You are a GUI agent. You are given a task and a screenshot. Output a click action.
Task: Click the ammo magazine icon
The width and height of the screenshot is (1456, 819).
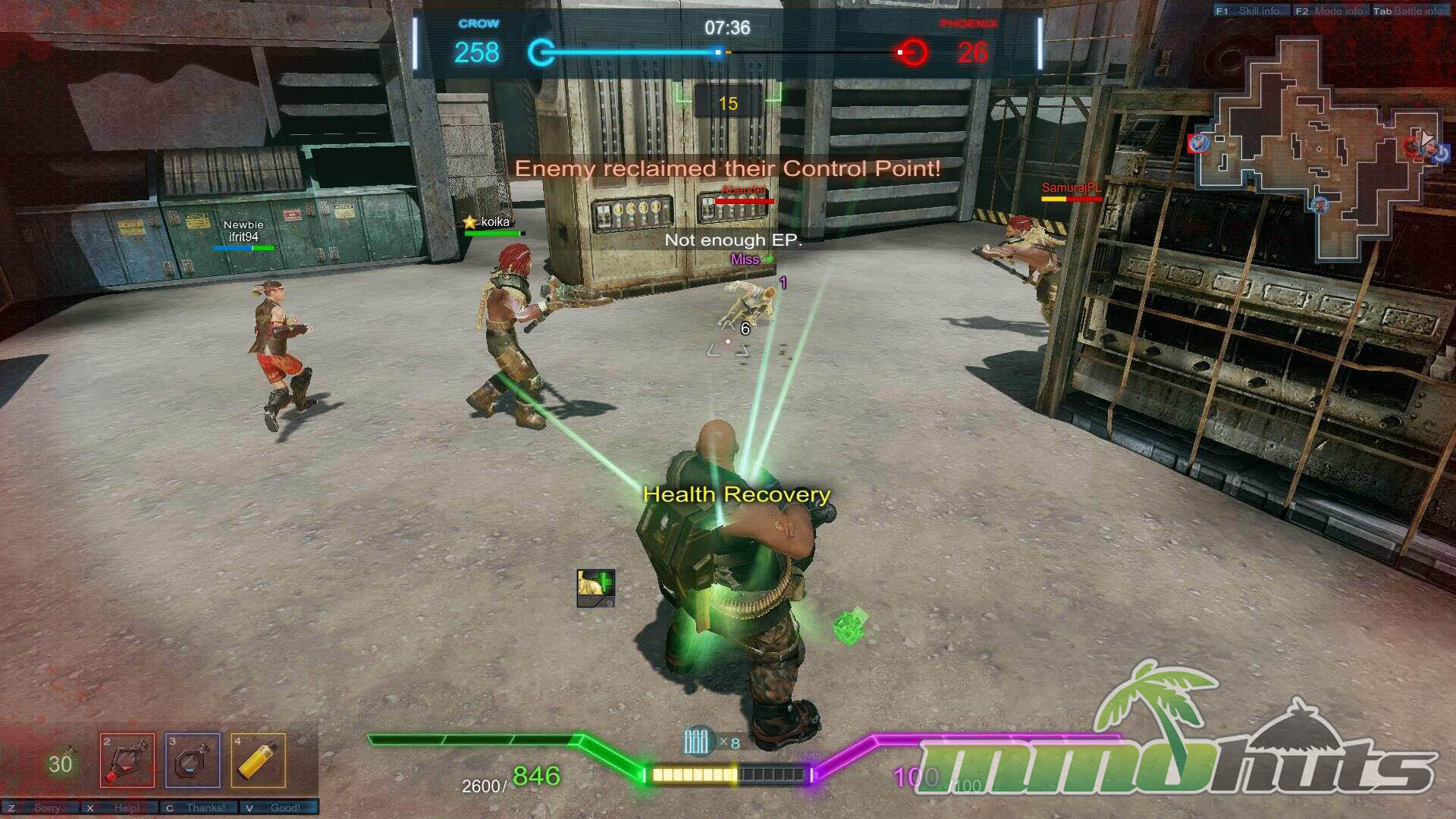pos(696,742)
